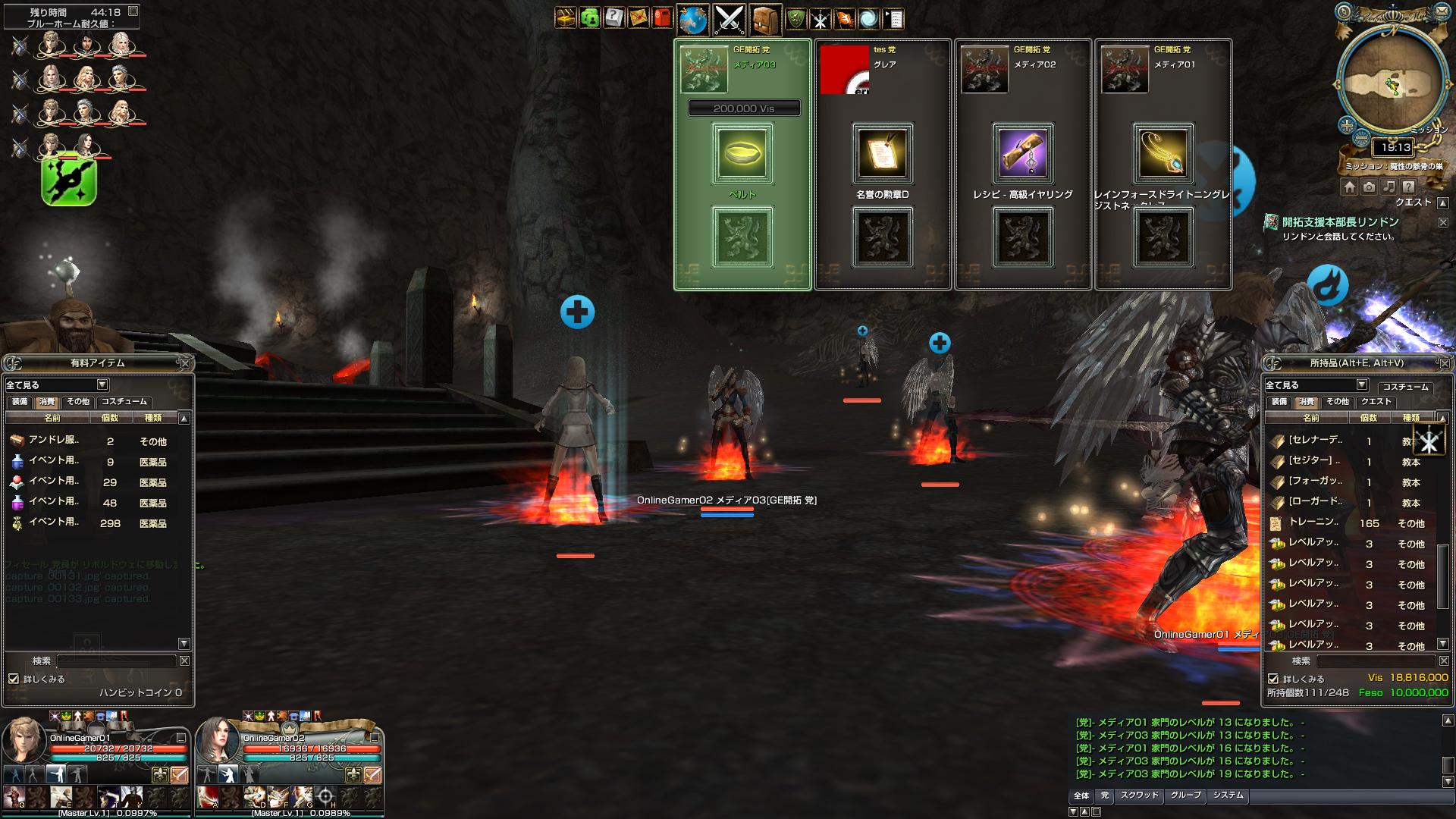Open the green friends list icon
The width and height of the screenshot is (1456, 819).
coord(589,18)
